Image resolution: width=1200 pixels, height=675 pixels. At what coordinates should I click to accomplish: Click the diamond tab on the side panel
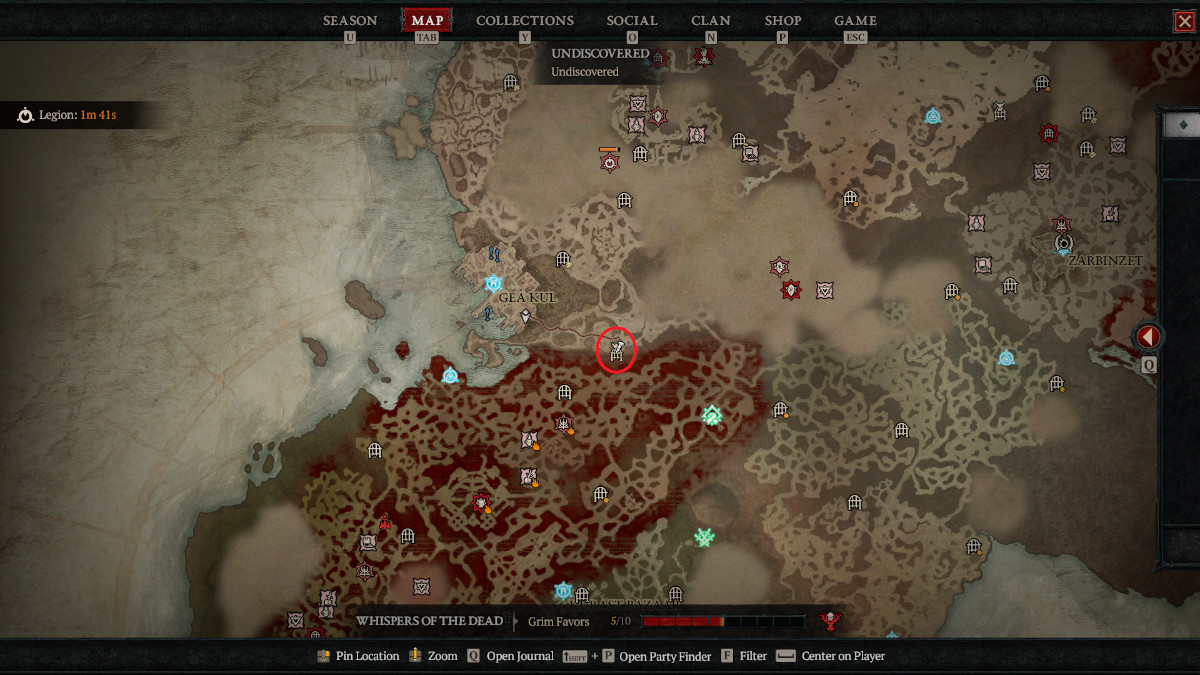(x=1183, y=124)
